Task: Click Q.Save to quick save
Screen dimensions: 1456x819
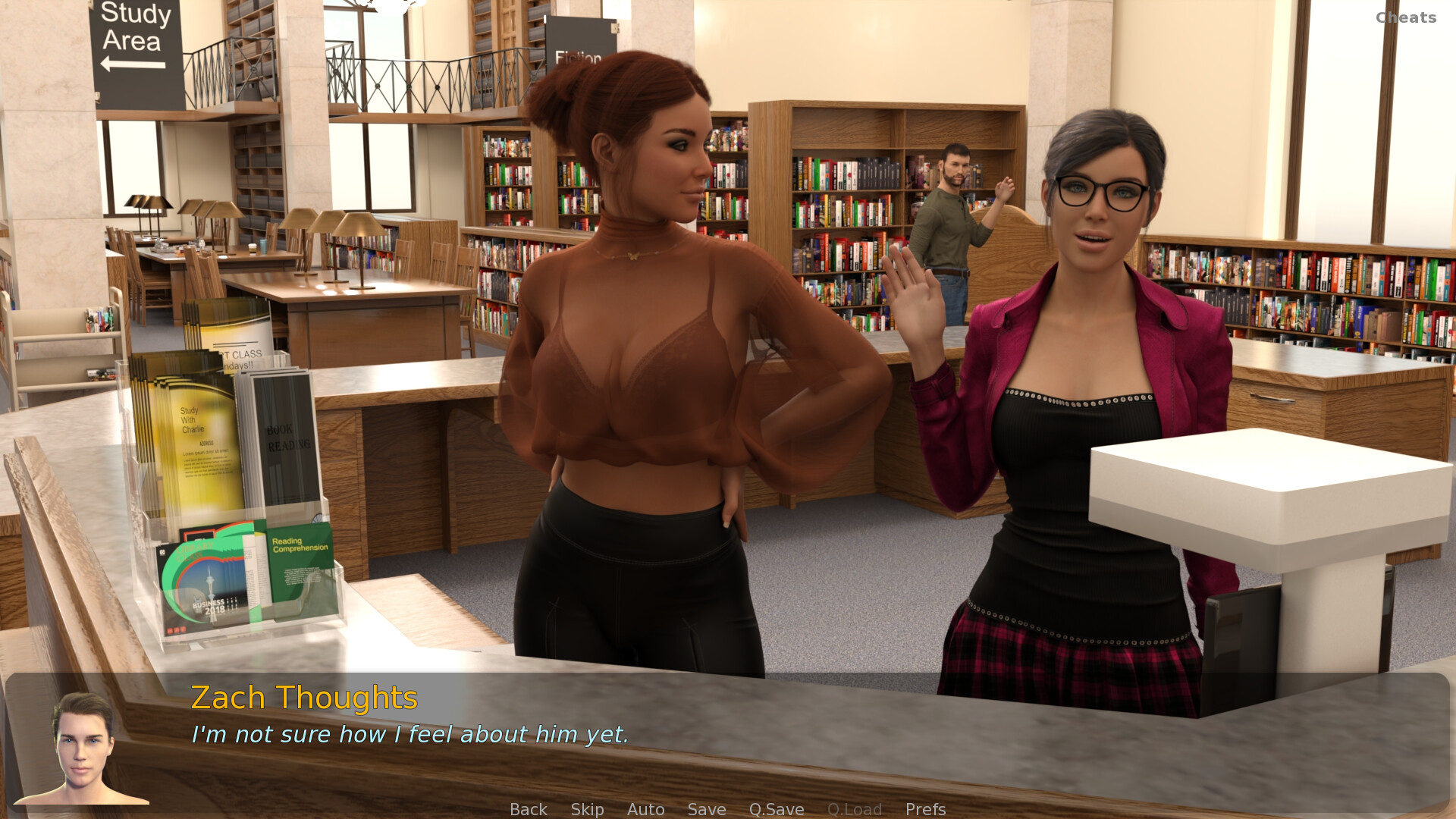Action: 776,809
